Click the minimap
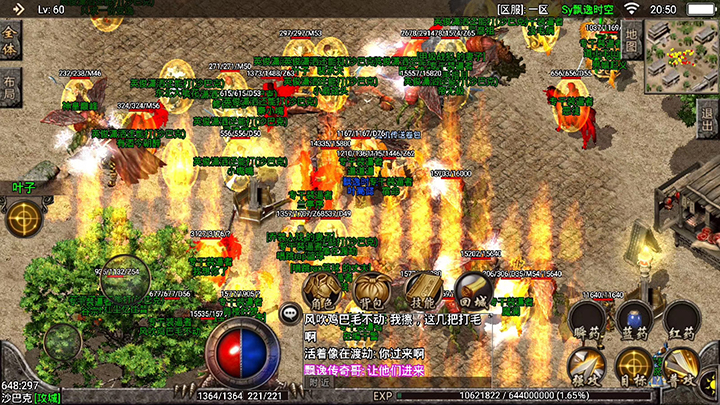 [x=681, y=57]
